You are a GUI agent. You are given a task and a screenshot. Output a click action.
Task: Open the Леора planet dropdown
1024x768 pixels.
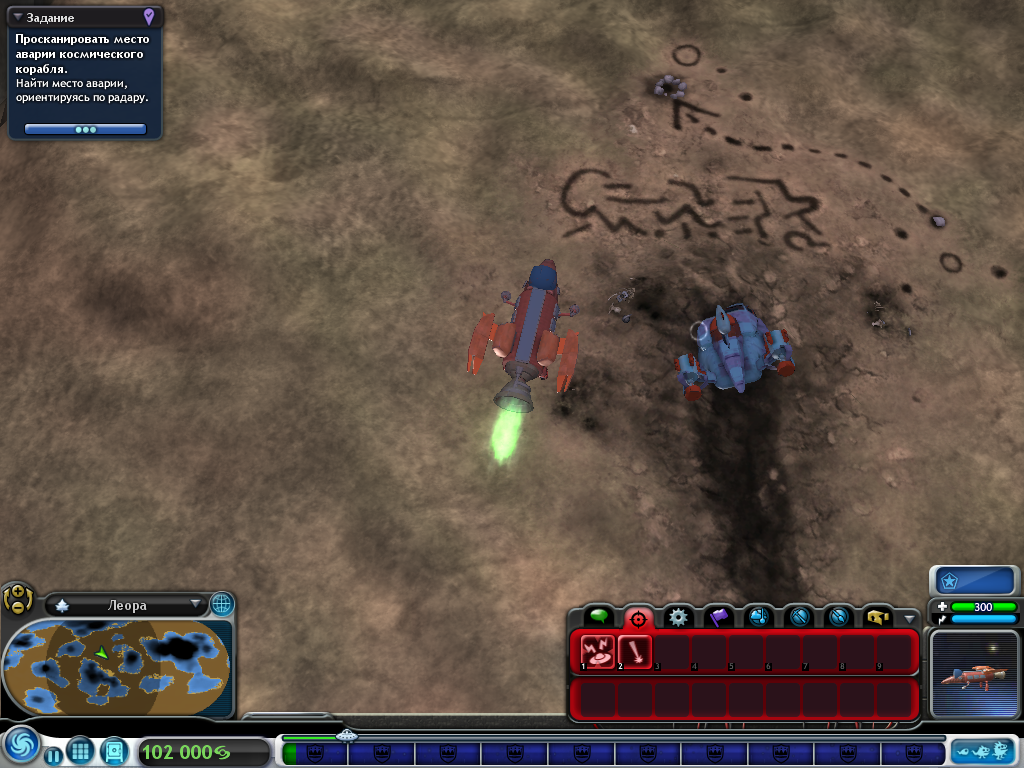[x=194, y=605]
